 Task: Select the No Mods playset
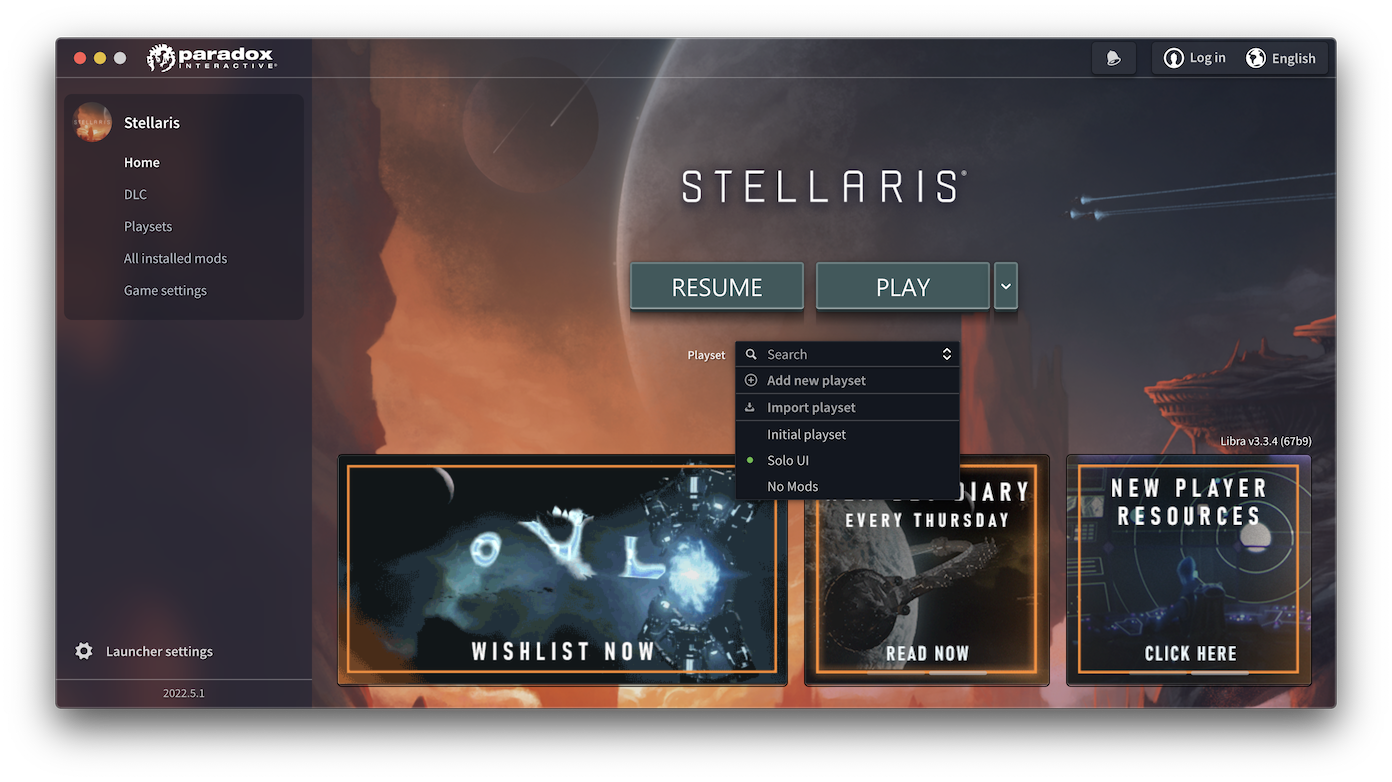[x=793, y=486]
